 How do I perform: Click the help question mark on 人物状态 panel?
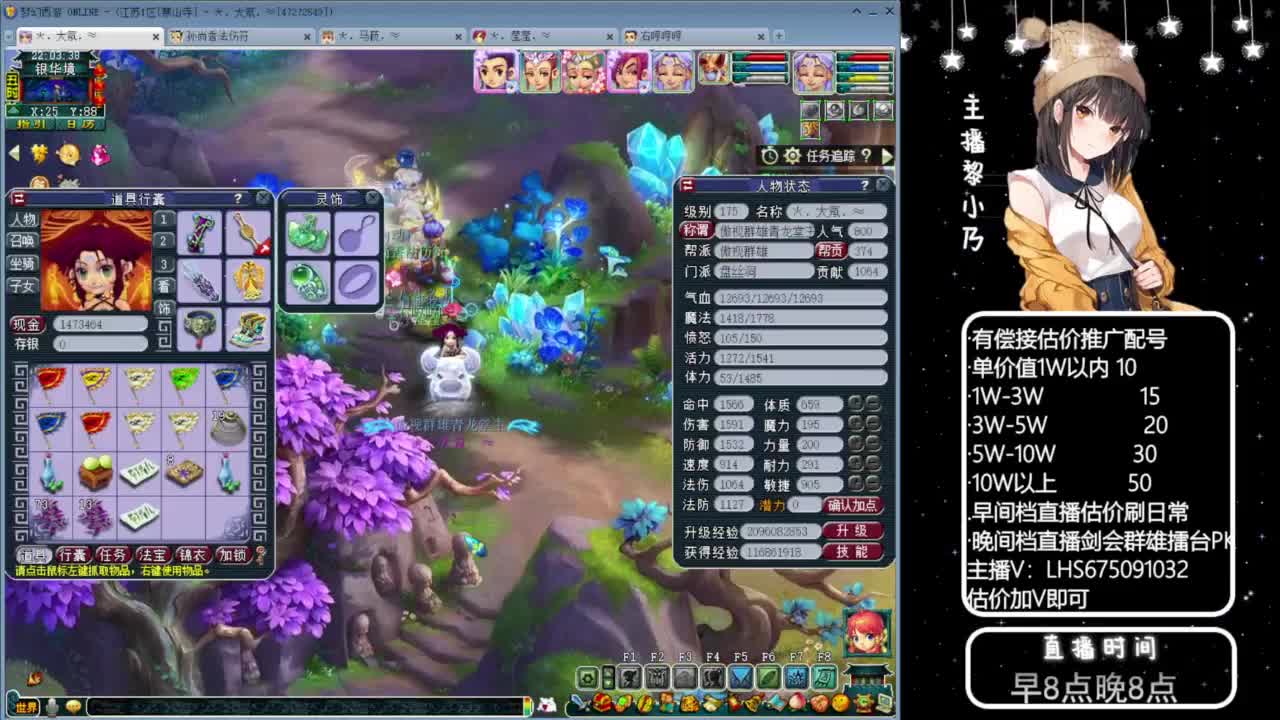point(865,186)
